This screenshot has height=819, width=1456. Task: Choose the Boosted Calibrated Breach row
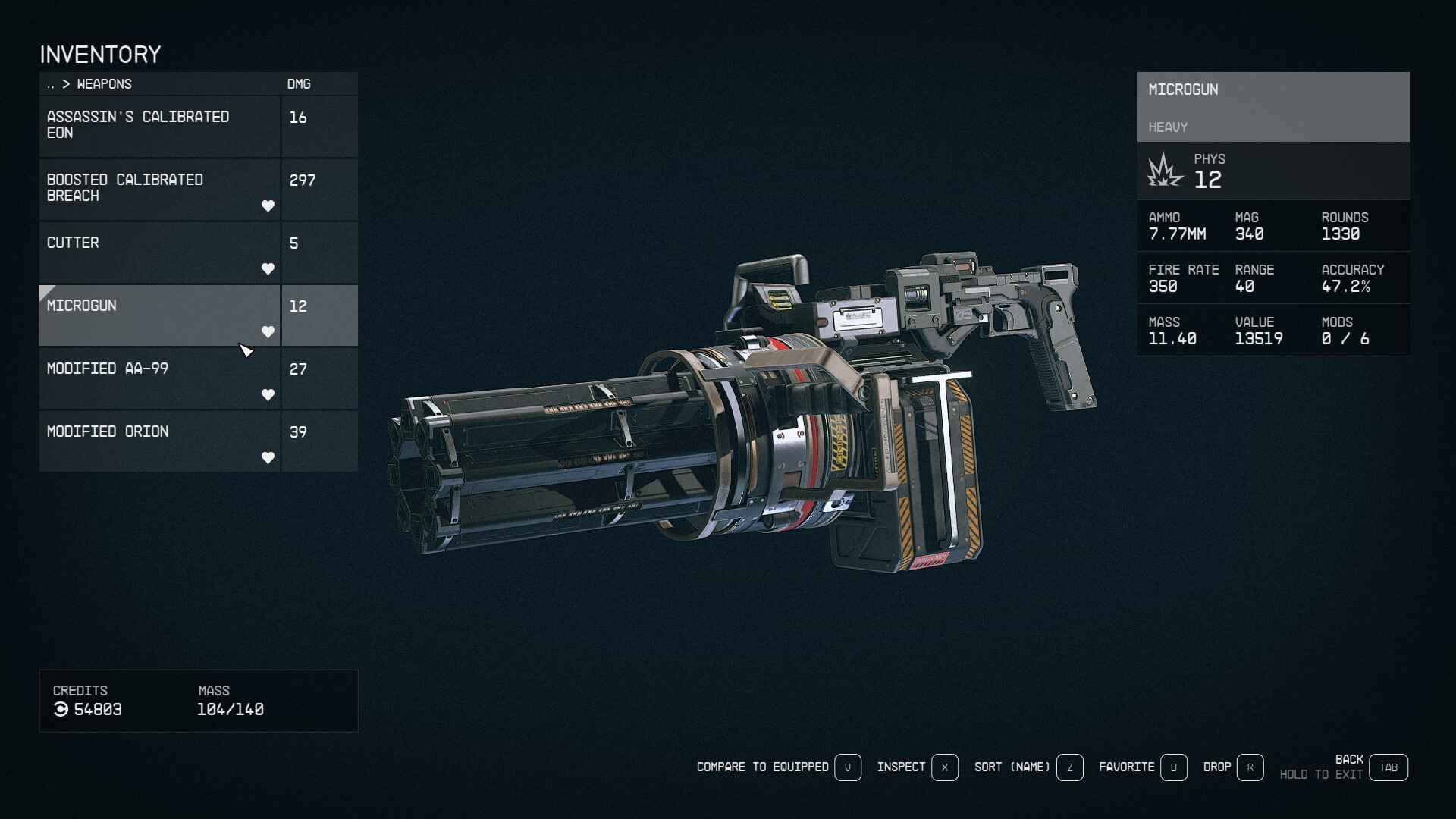[159, 189]
